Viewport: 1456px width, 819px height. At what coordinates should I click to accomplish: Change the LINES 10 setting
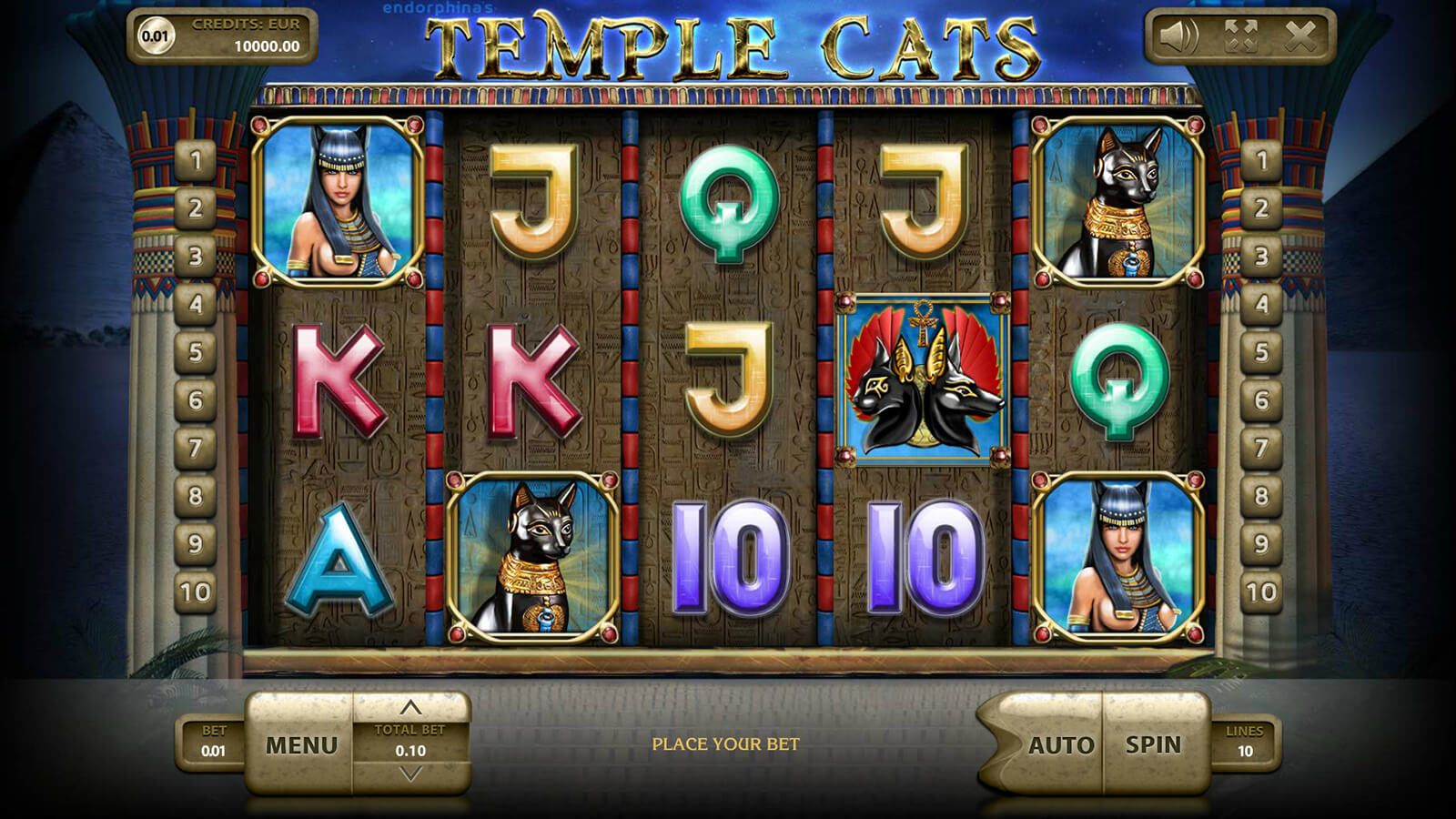1244,742
